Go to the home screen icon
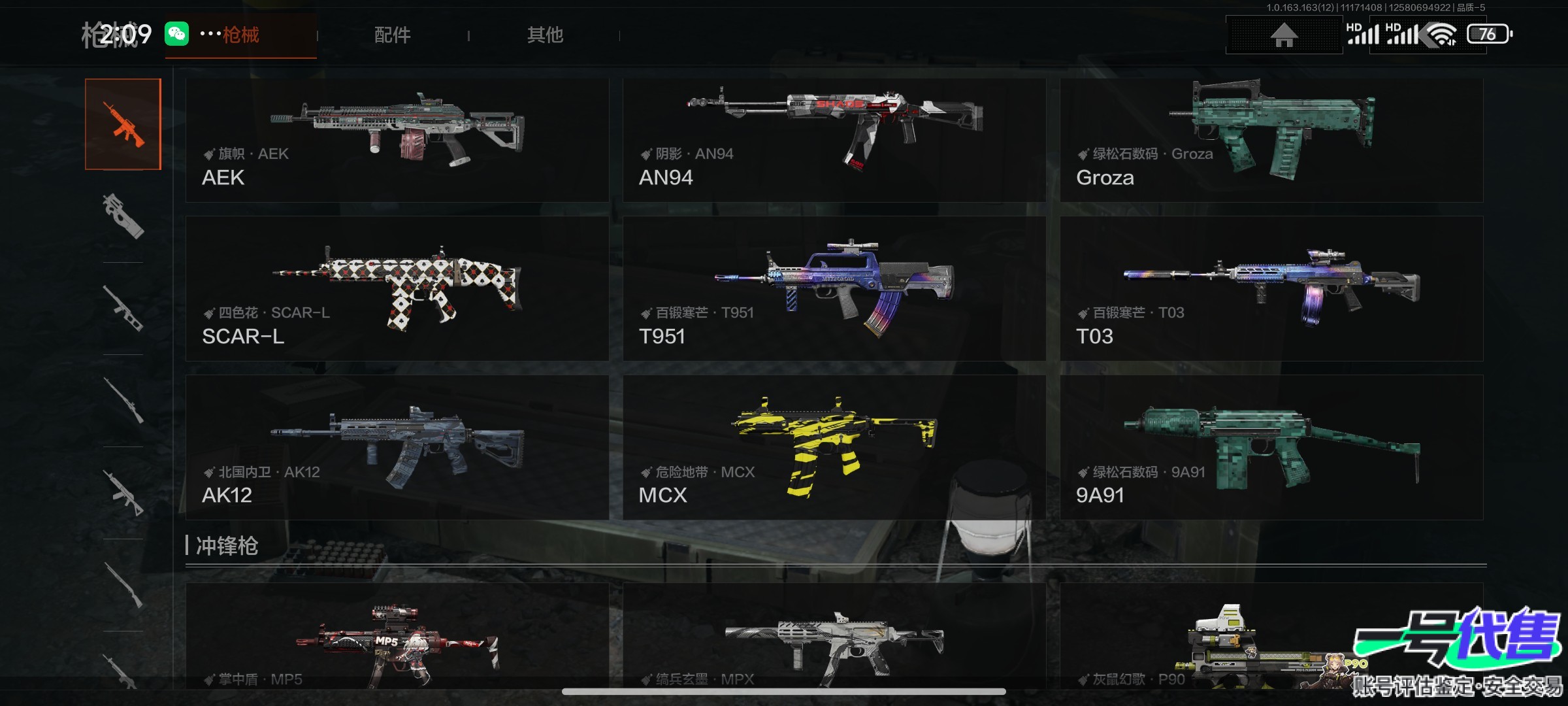1568x706 pixels. [x=1283, y=35]
